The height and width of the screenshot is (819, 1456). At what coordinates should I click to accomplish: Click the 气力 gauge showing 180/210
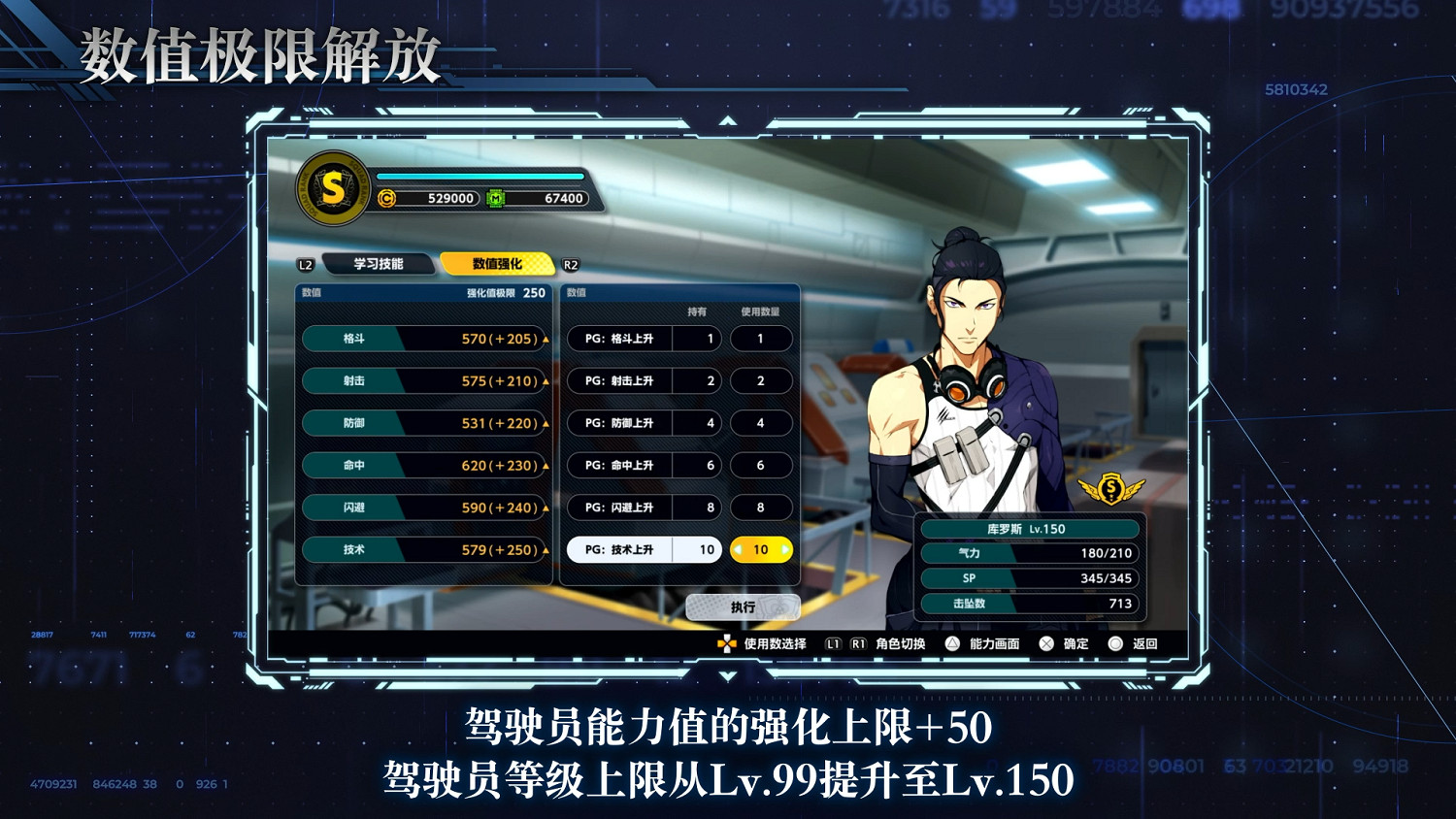pos(1027,552)
